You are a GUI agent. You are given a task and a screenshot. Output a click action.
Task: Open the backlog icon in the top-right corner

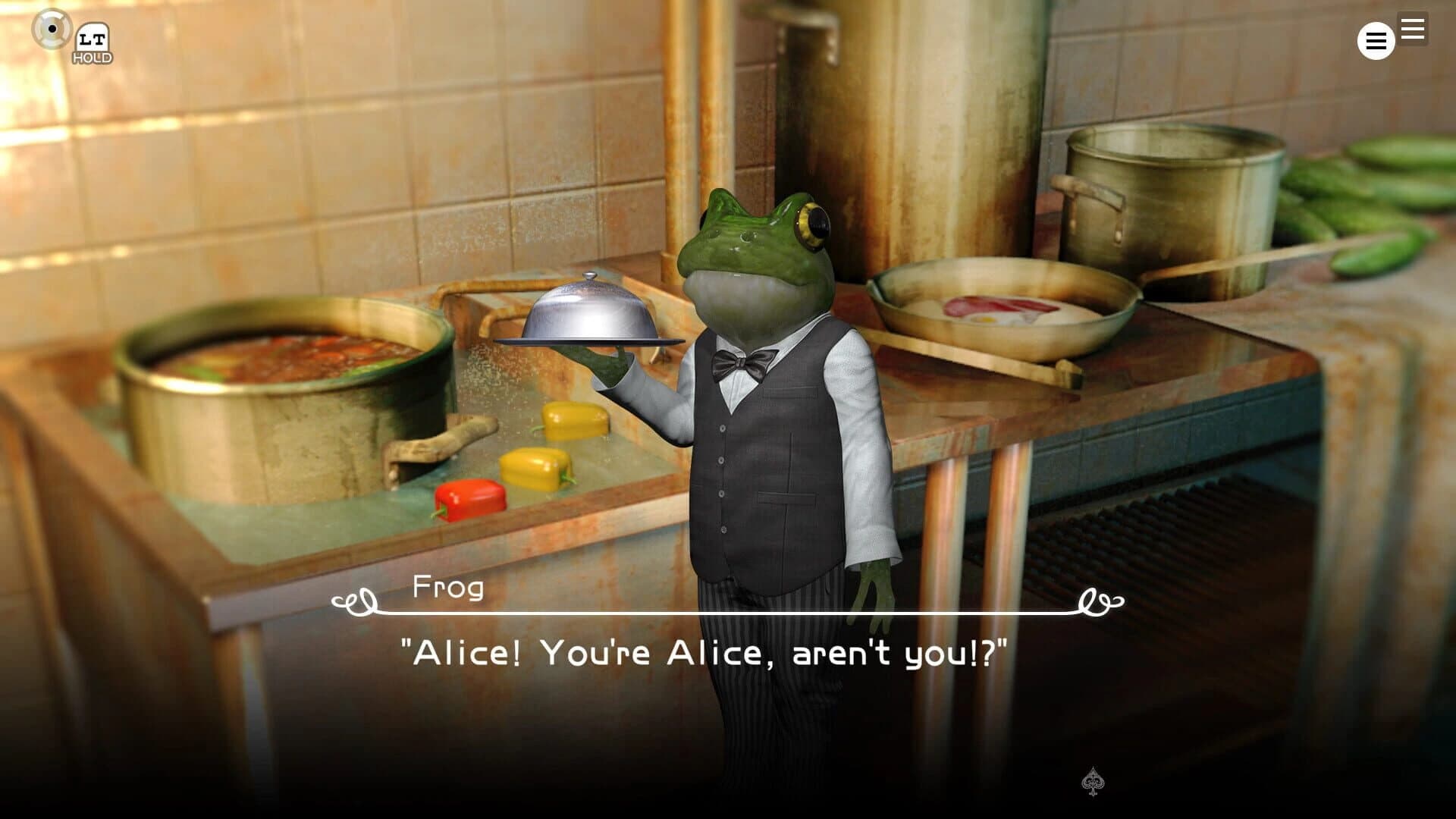click(x=1412, y=29)
